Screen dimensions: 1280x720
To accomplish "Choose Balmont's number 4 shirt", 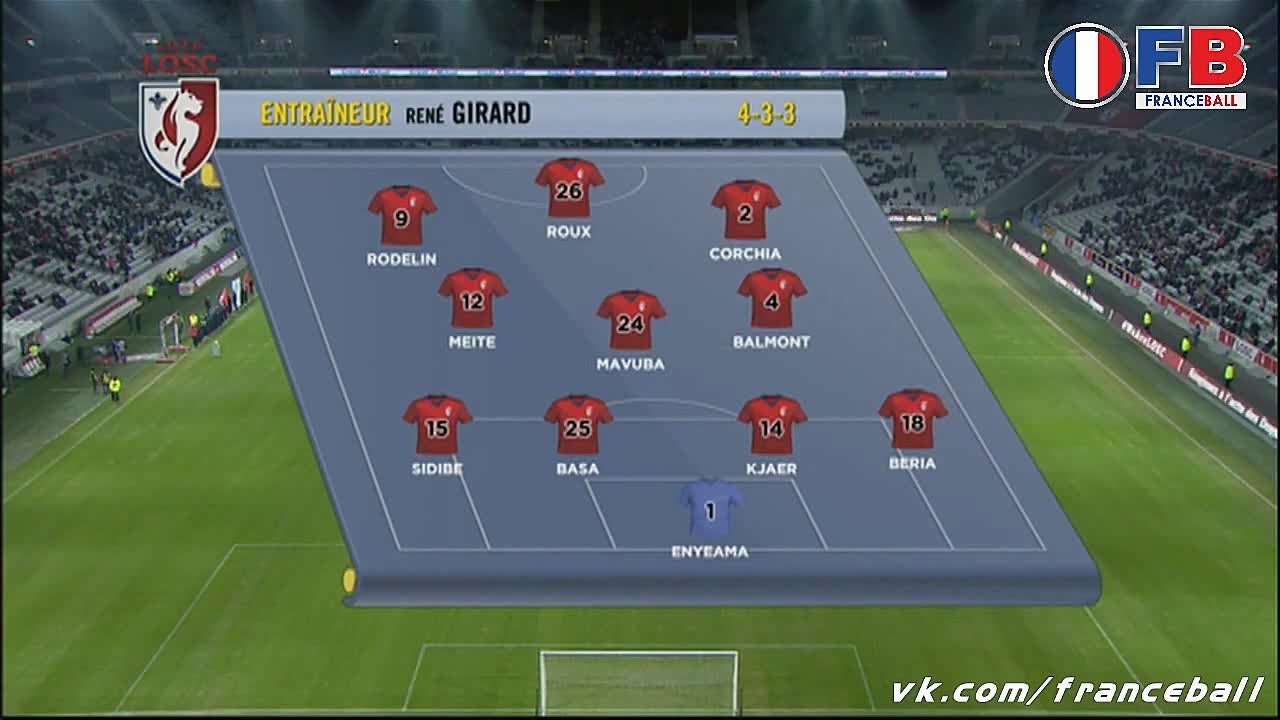I will [x=772, y=298].
